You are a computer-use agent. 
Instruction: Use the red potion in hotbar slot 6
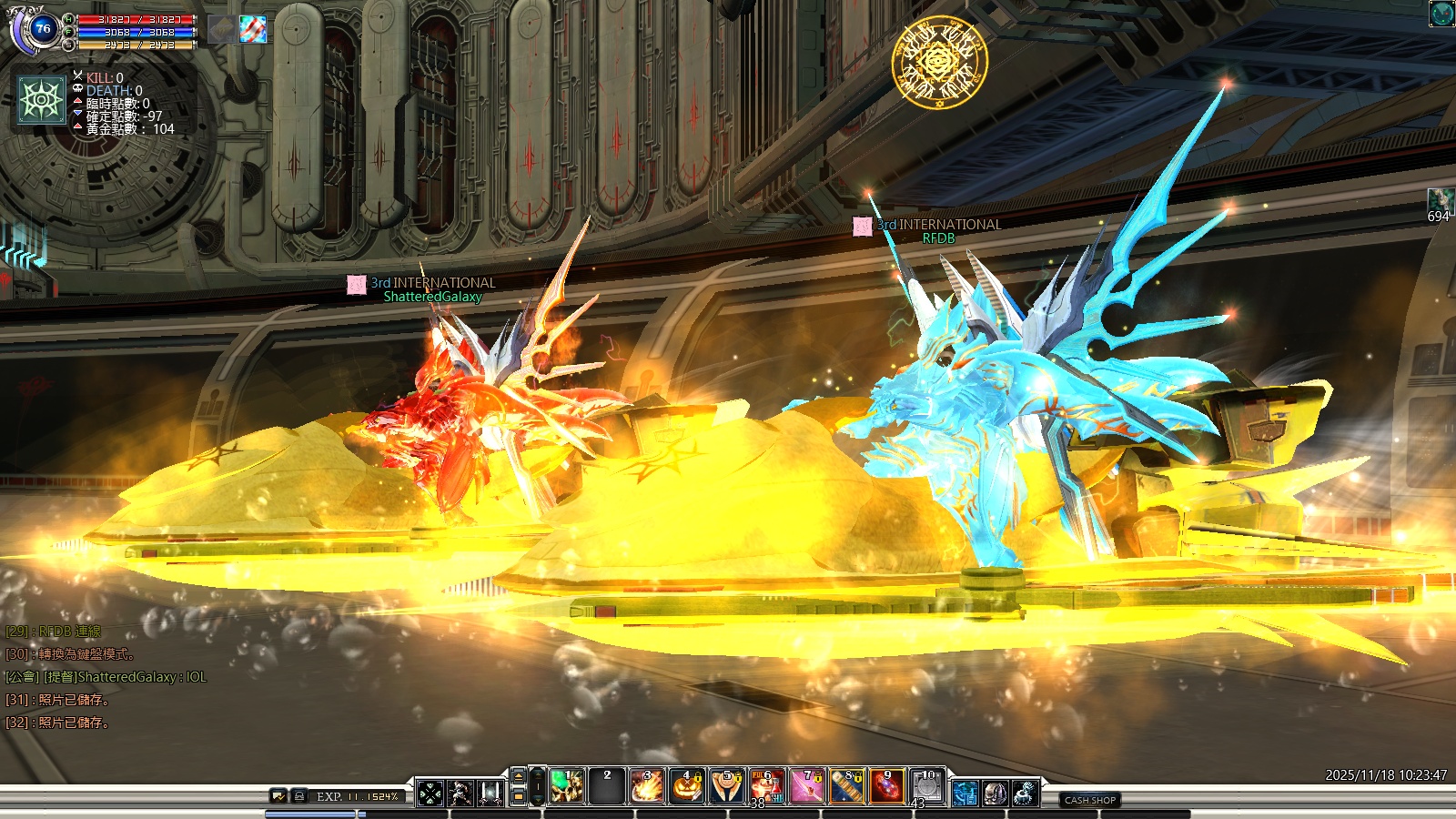tap(766, 786)
